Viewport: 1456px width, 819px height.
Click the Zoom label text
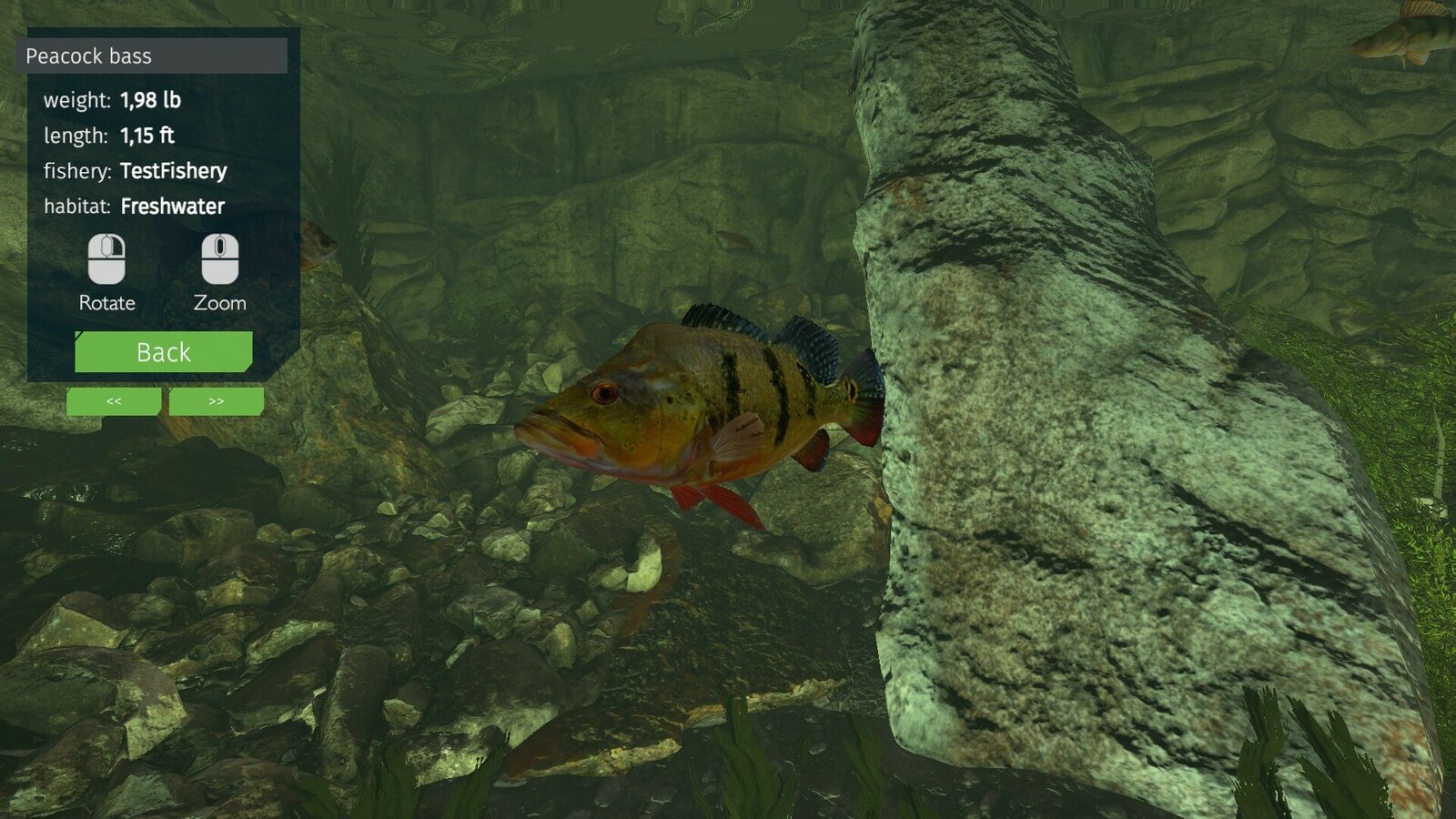click(218, 303)
